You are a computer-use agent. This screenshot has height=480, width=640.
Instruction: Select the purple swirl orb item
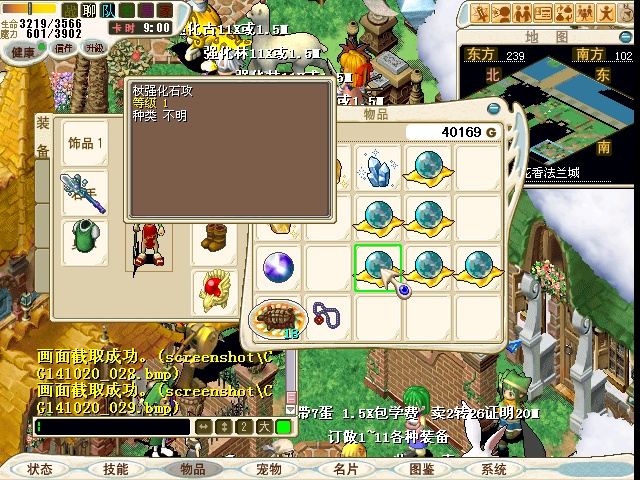click(278, 267)
